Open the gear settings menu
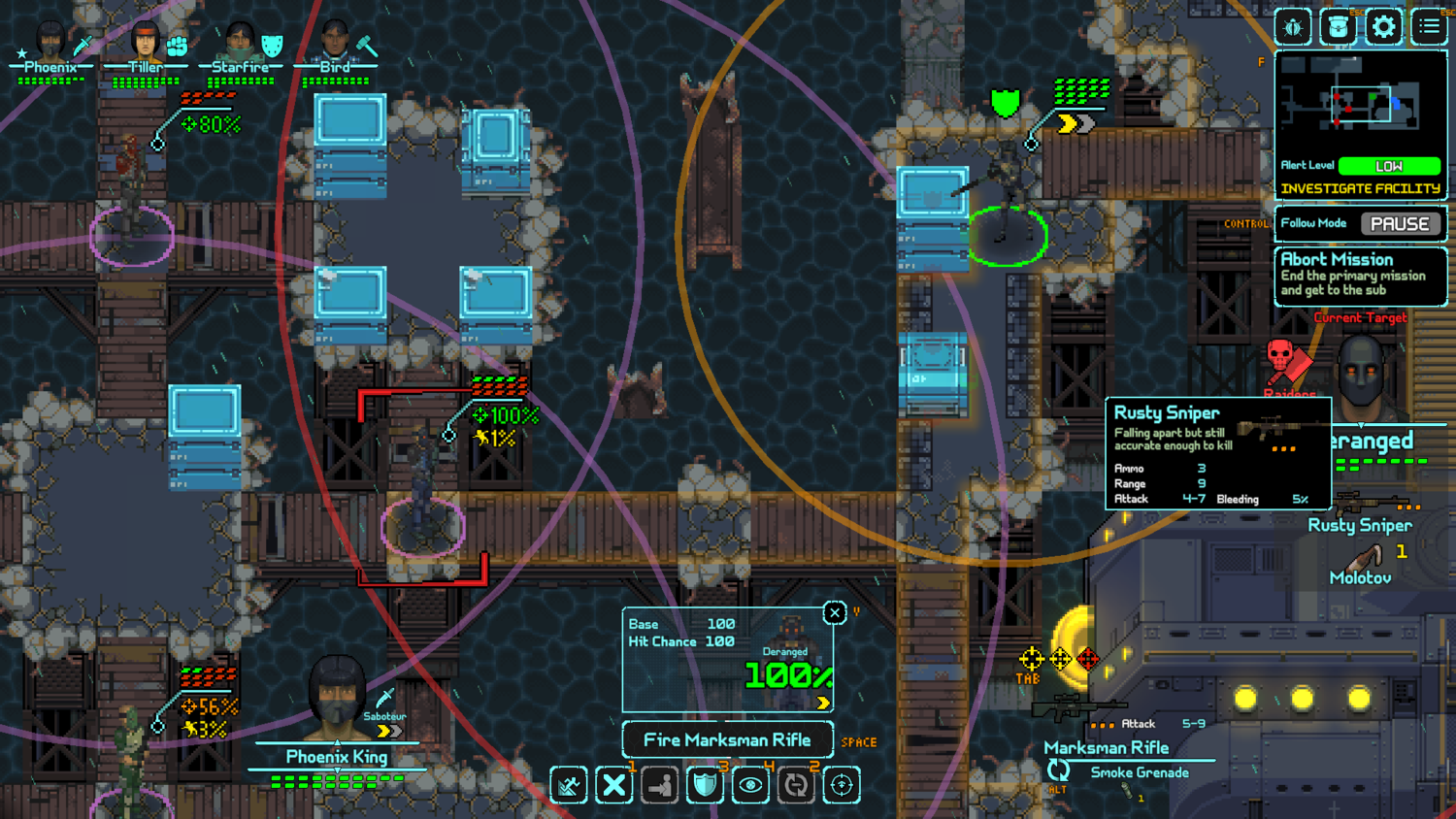The width and height of the screenshot is (1456, 819). (1383, 27)
